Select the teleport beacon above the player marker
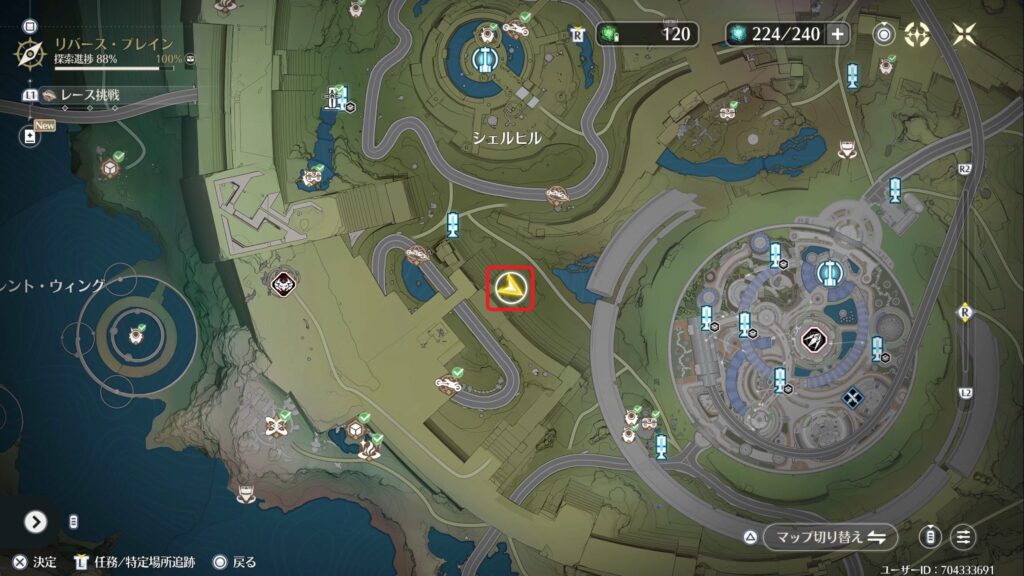 pyautogui.click(x=452, y=224)
